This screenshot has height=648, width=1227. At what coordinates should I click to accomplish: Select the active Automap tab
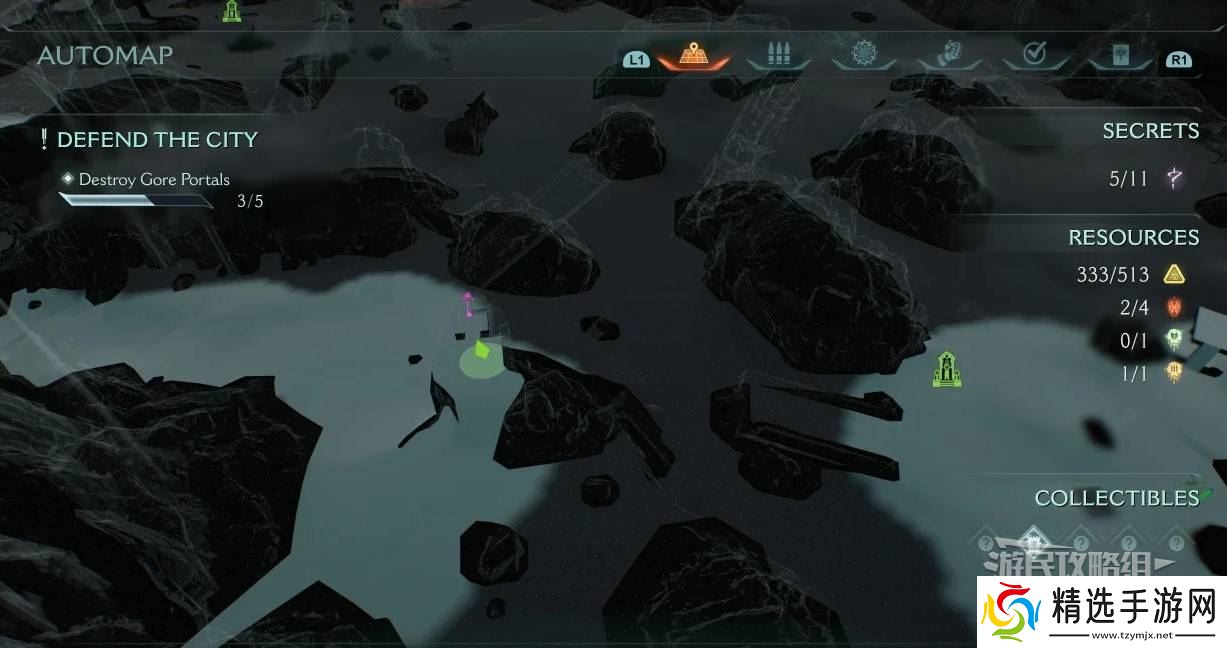693,54
